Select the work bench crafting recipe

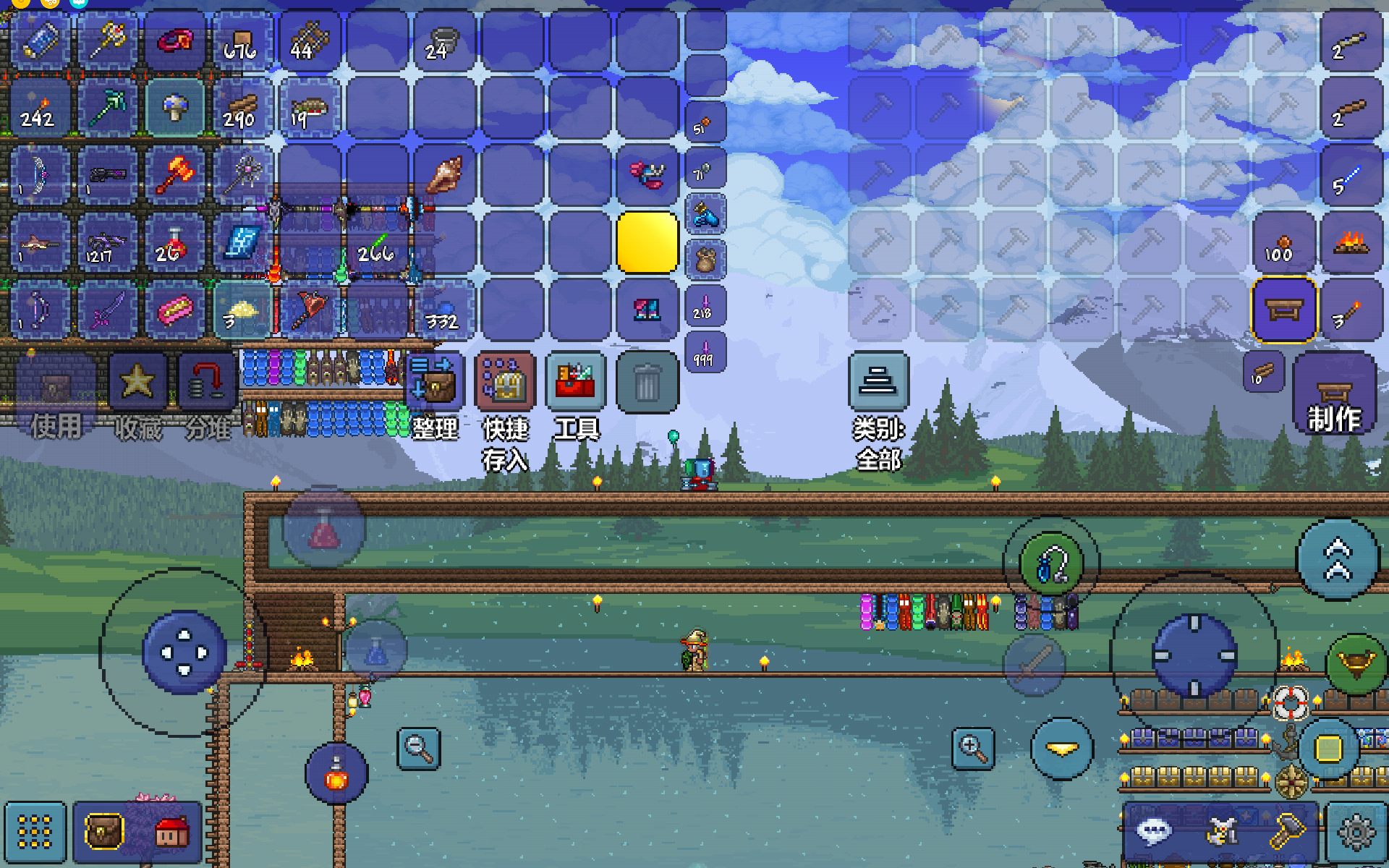click(1283, 310)
